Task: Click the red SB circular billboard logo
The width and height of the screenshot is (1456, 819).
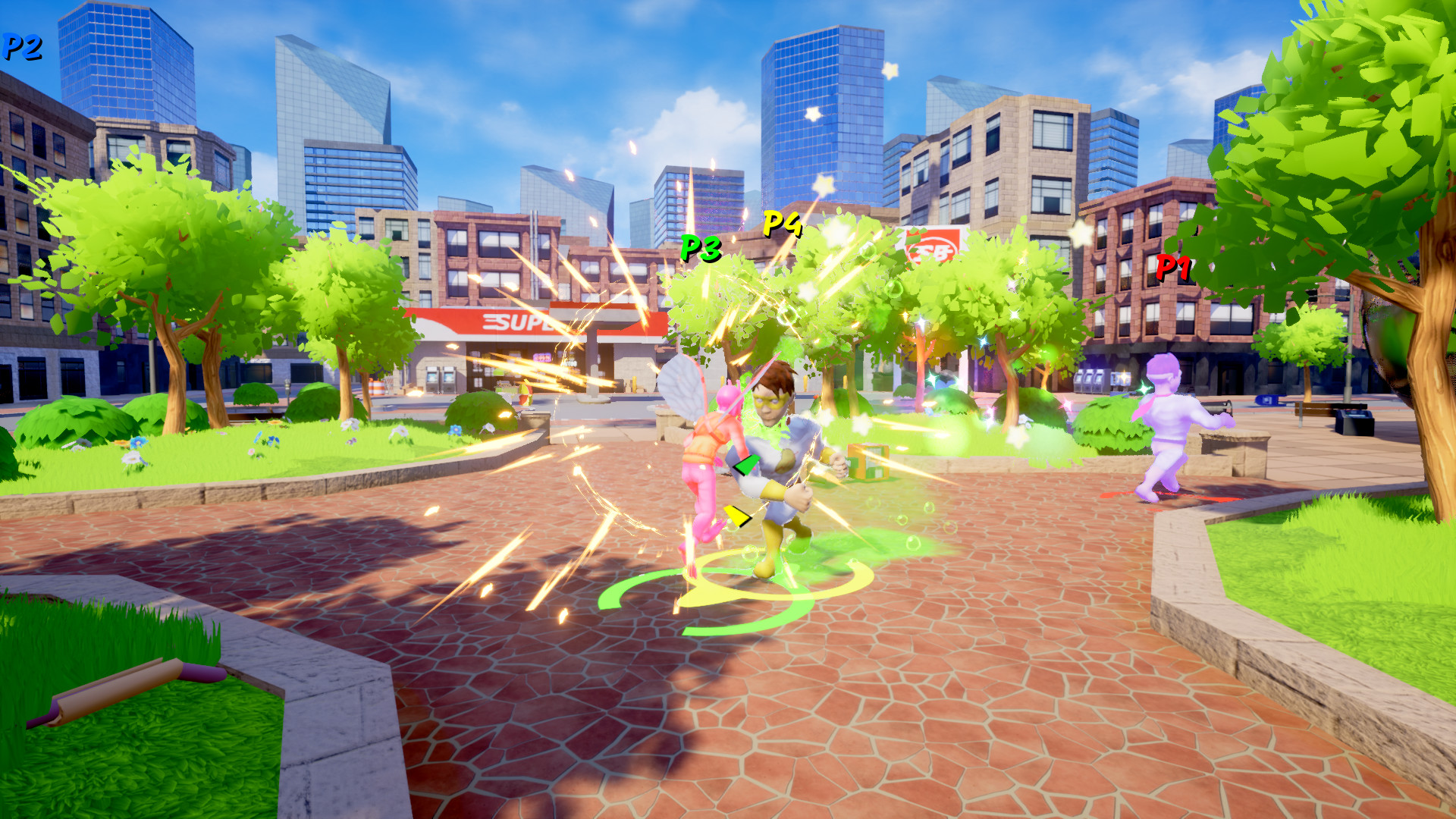Action: (x=931, y=250)
